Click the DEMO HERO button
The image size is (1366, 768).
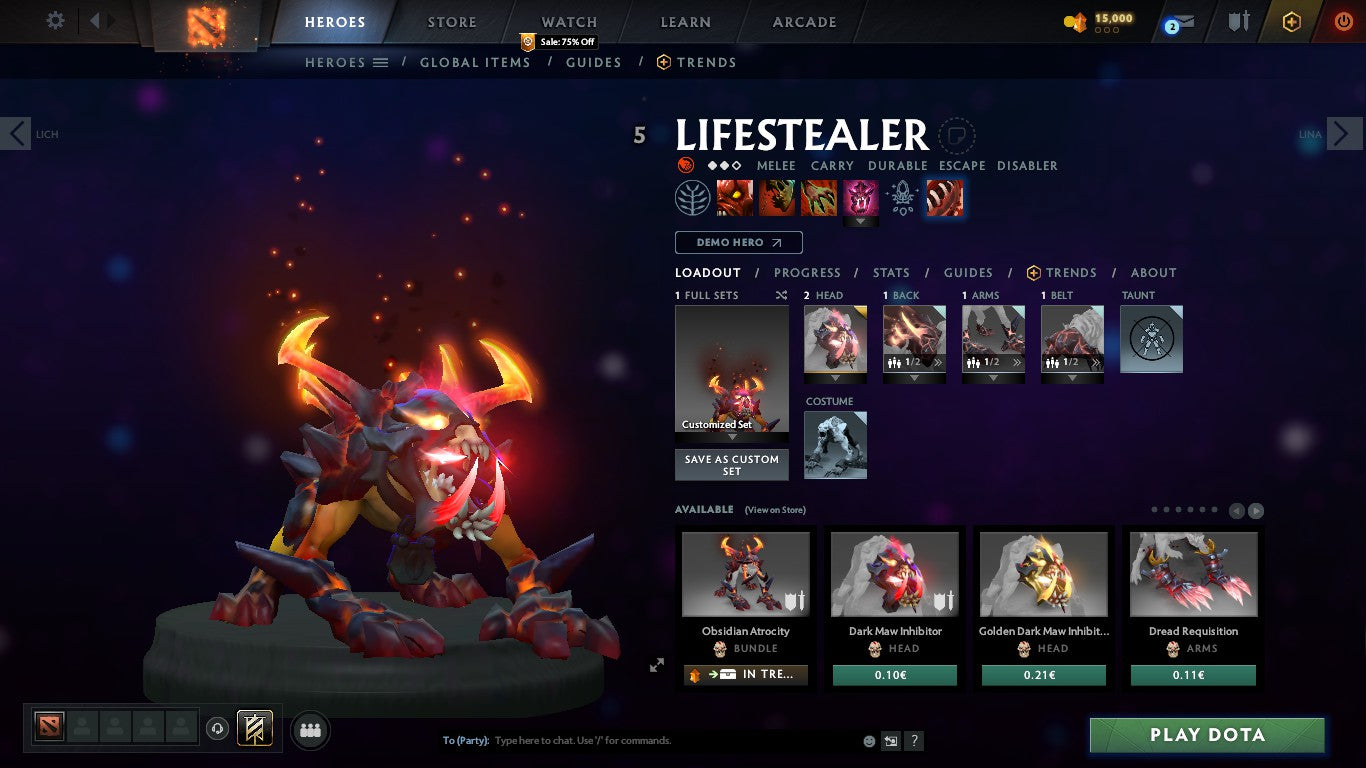click(x=738, y=242)
